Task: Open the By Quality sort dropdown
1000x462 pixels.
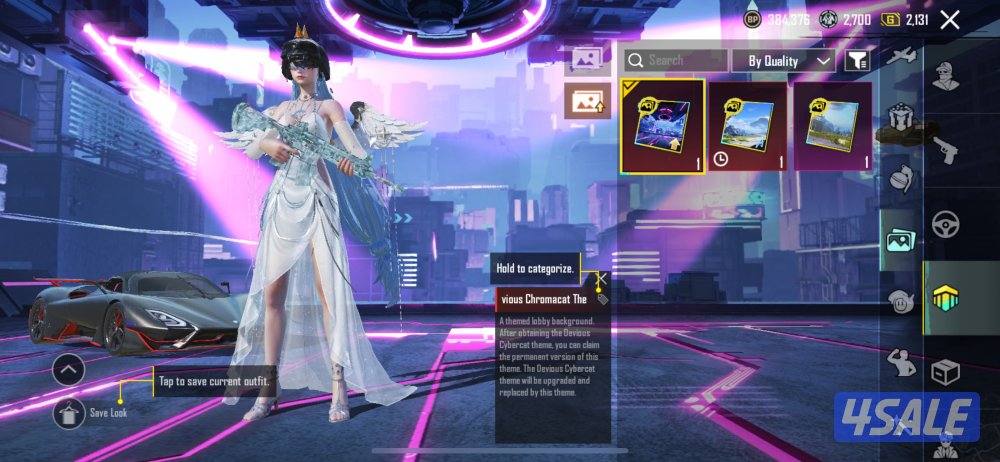Action: pyautogui.click(x=783, y=61)
